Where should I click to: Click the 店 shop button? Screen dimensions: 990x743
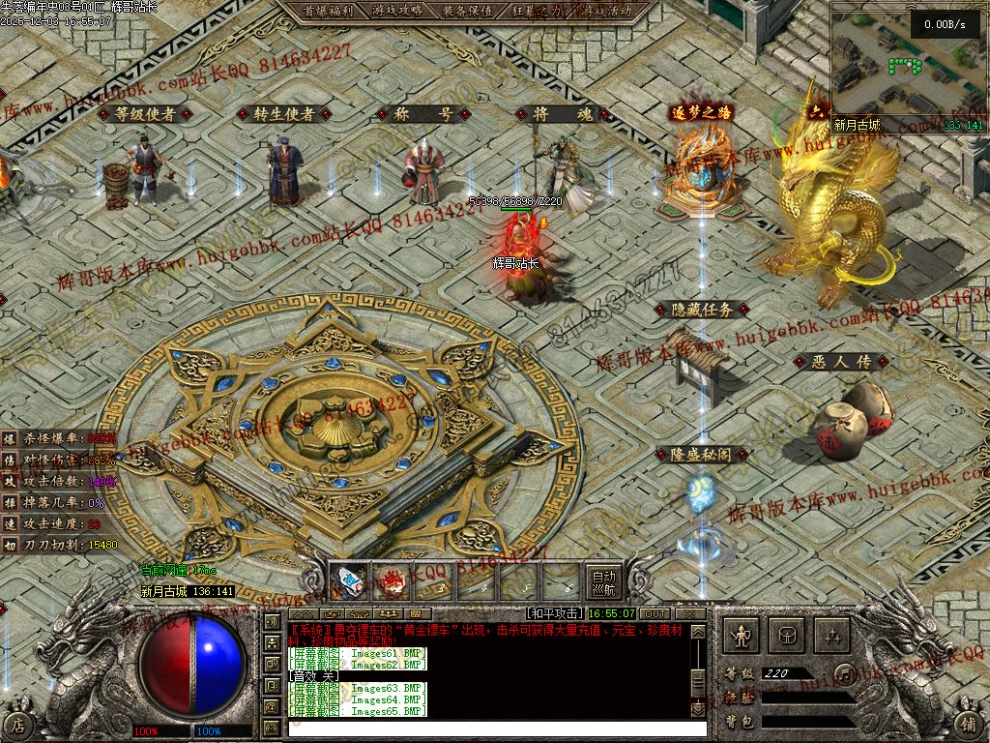click(20, 725)
